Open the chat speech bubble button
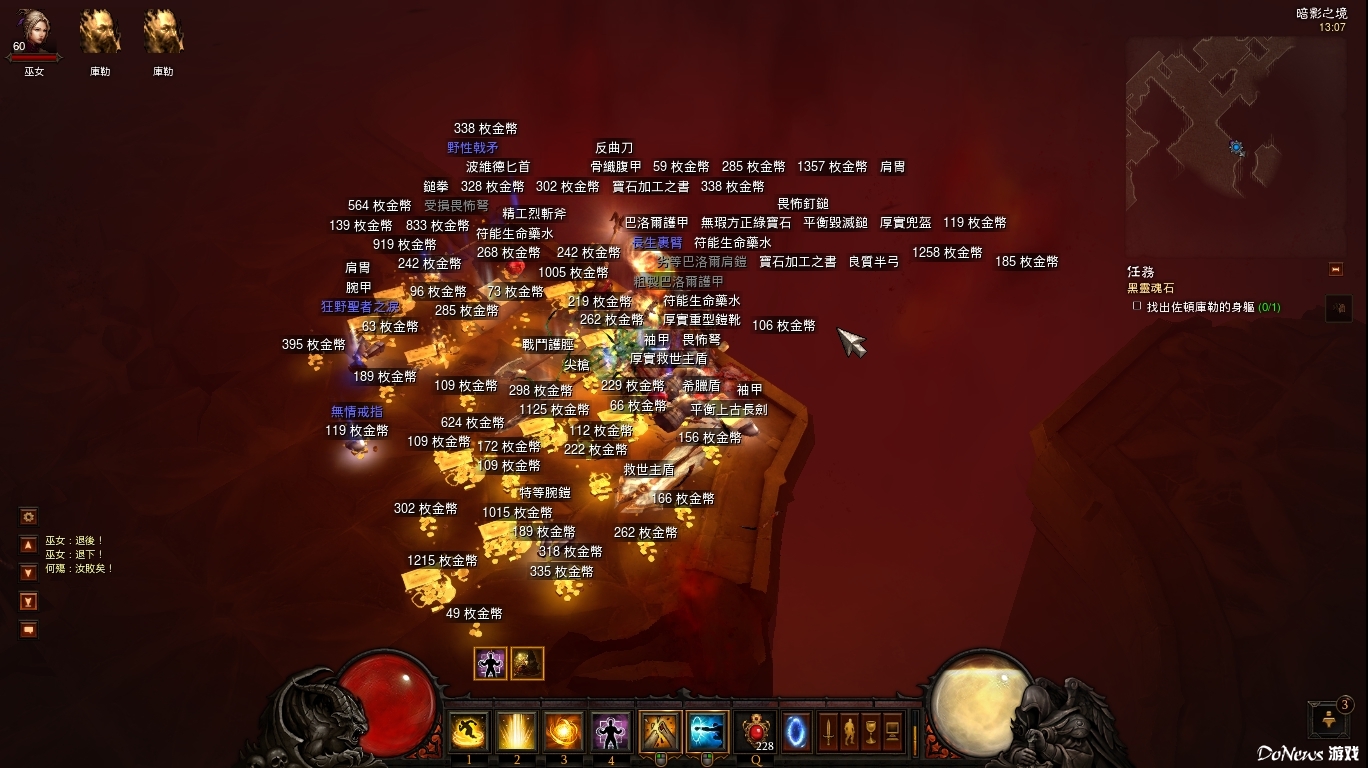 point(28,629)
